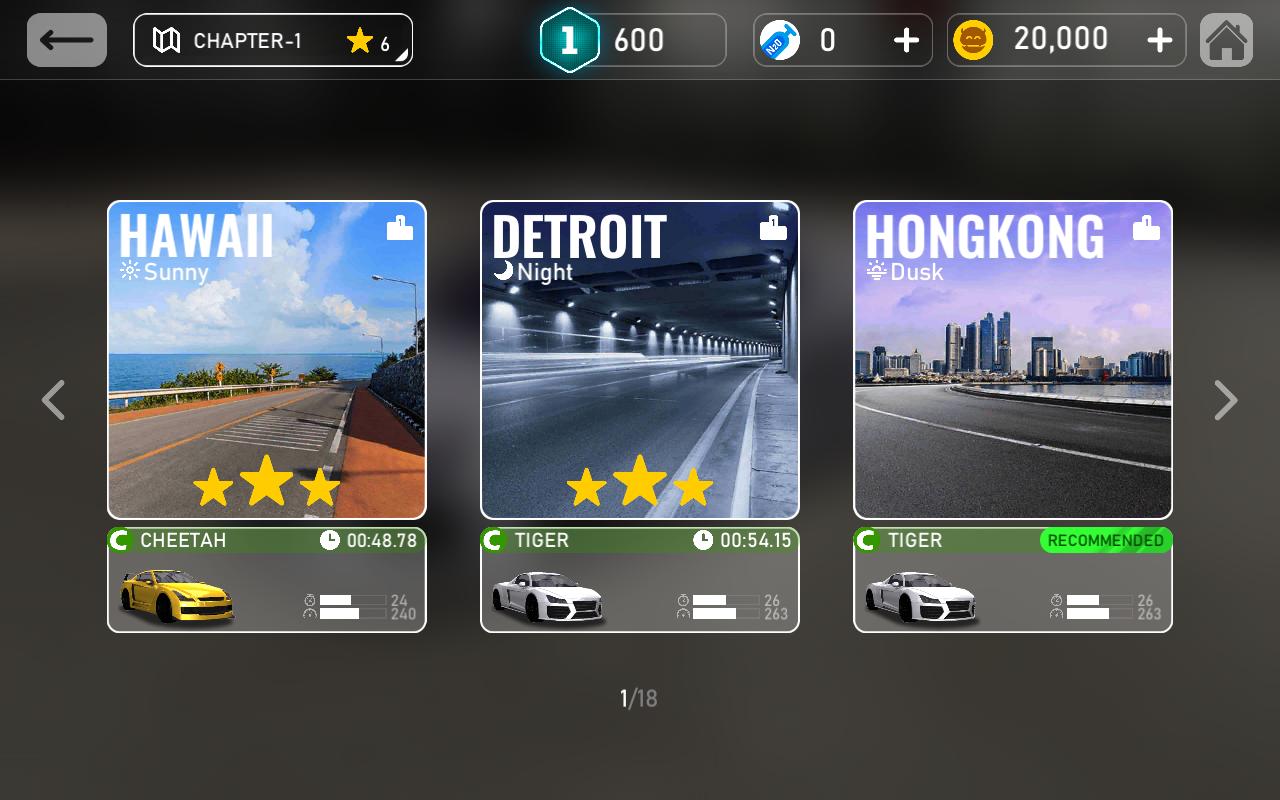Choose the recommended Tiger car for Hongkong
Viewport: 1280px width, 800px height.
tap(1013, 581)
